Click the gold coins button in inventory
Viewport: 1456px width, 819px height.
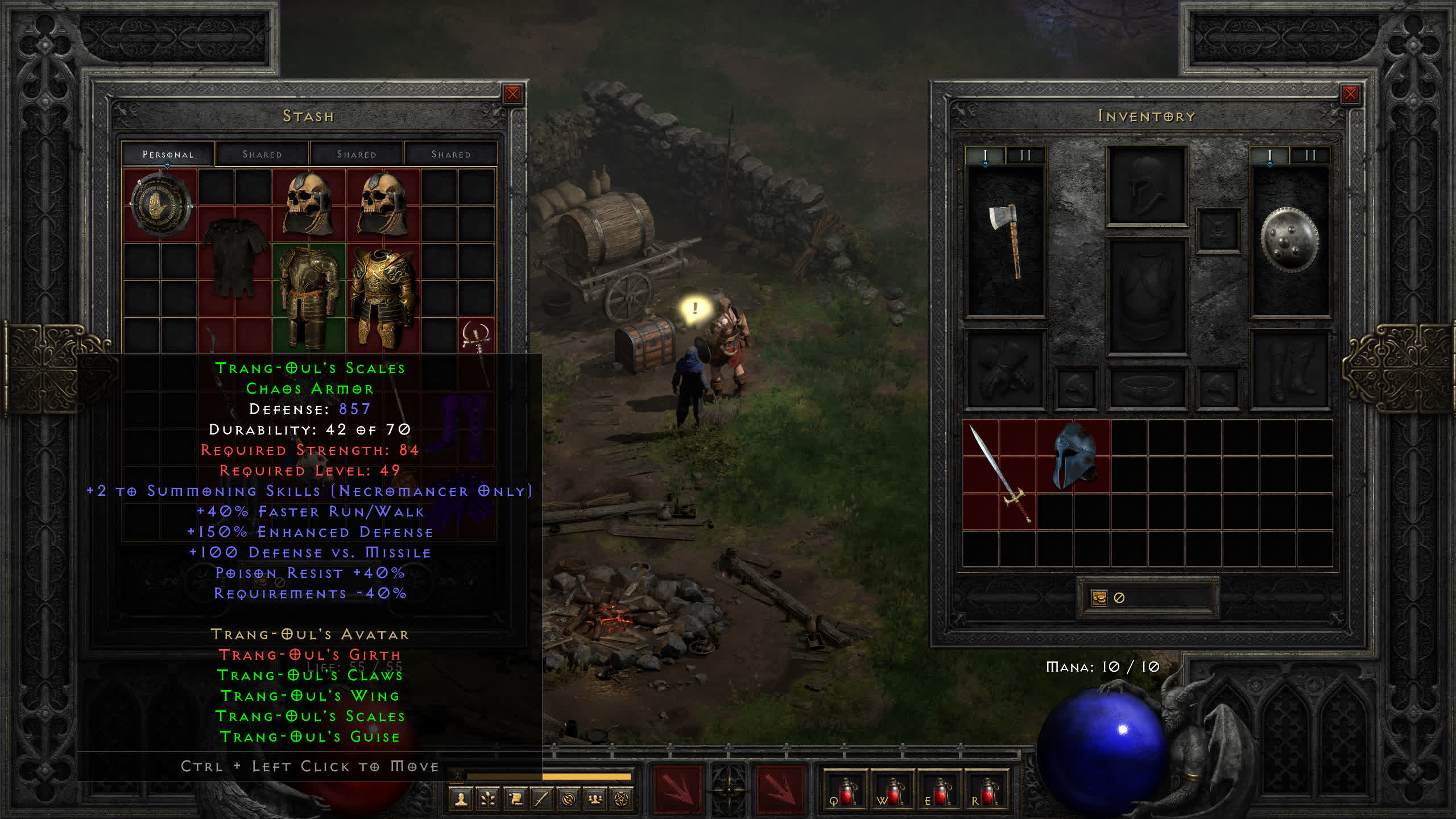coord(1099,598)
